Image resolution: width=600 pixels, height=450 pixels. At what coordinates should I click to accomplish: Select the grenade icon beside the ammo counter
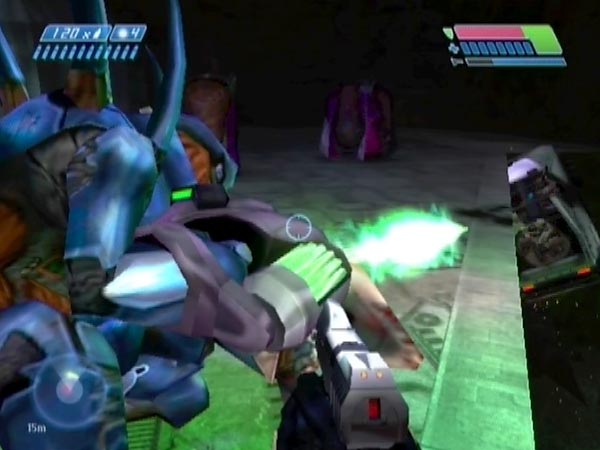(x=122, y=33)
